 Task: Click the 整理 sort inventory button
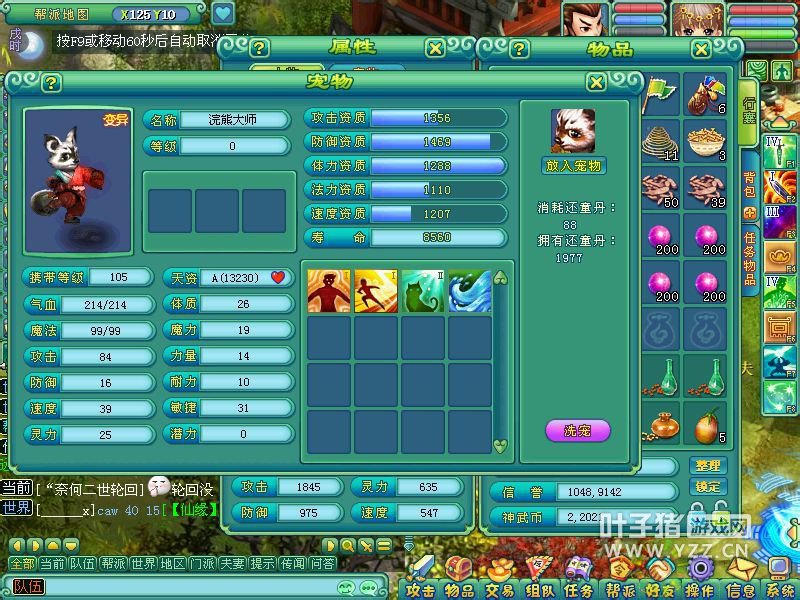click(707, 465)
